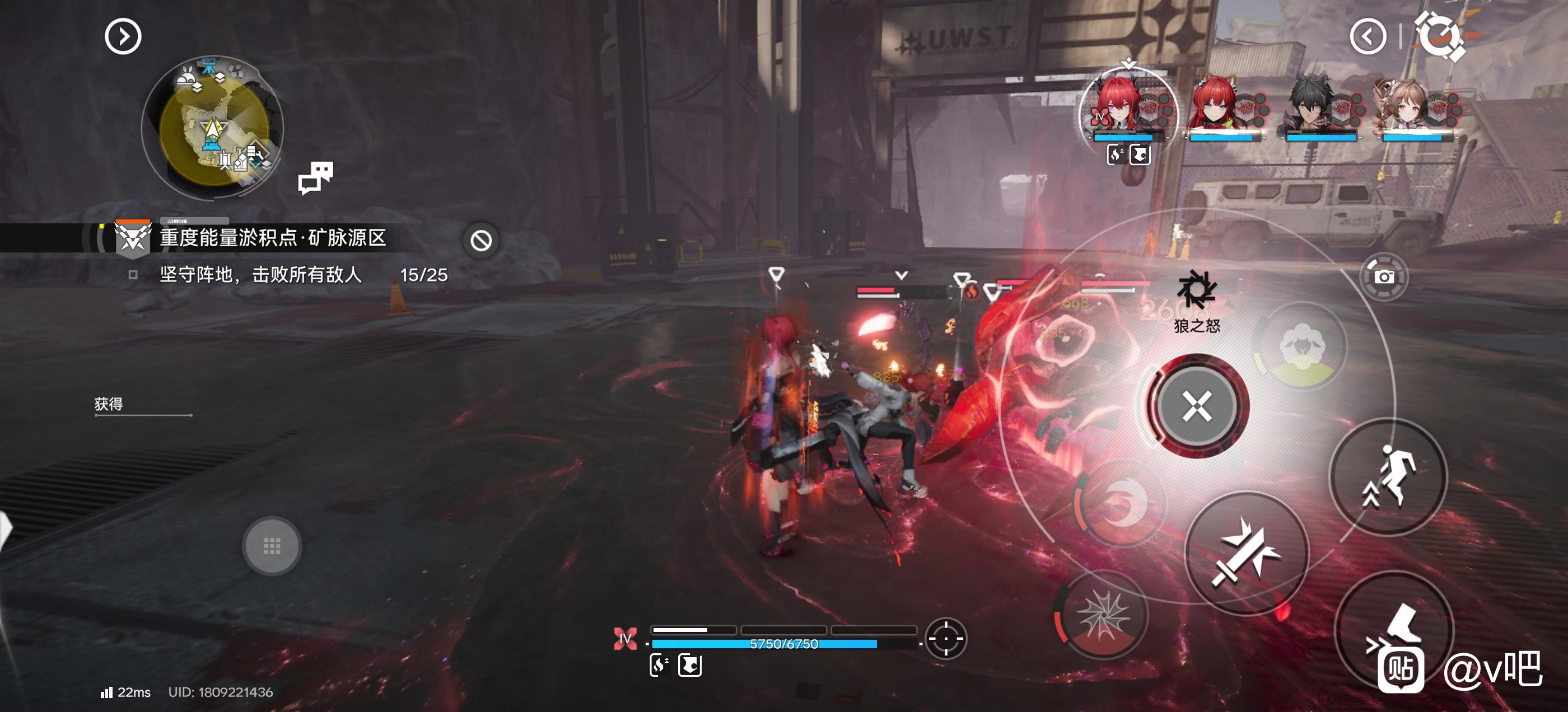Tap the sword basic attack button
This screenshot has height=712, width=1568.
point(1246,552)
